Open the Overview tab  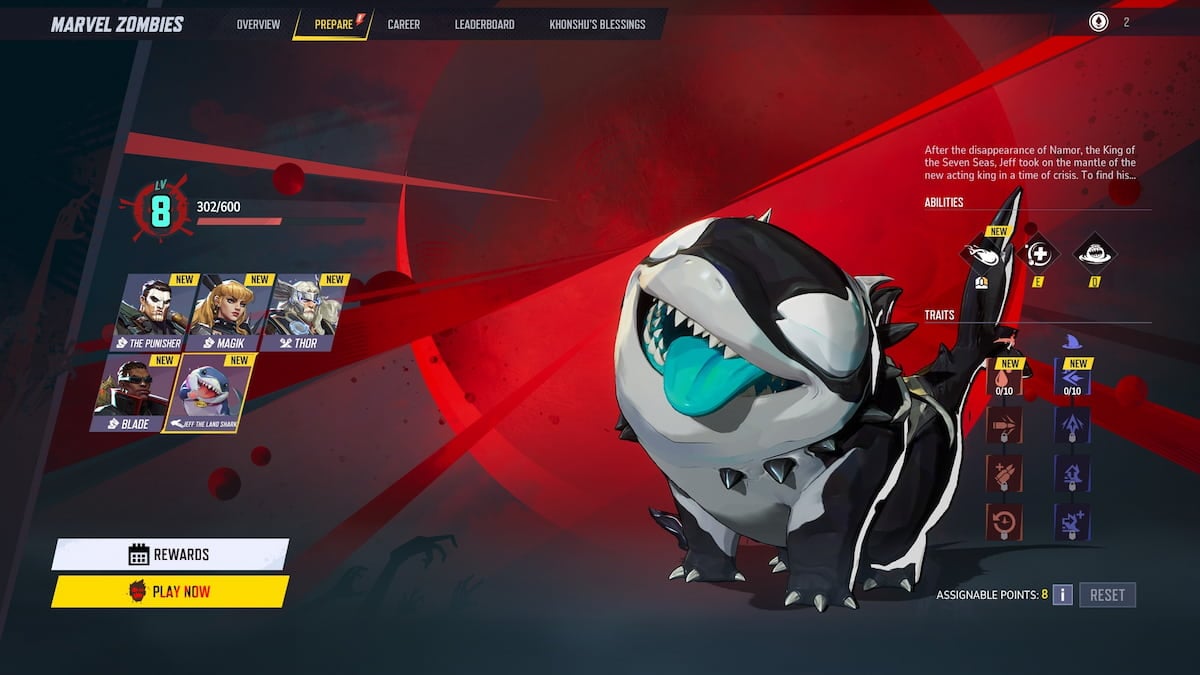[258, 24]
